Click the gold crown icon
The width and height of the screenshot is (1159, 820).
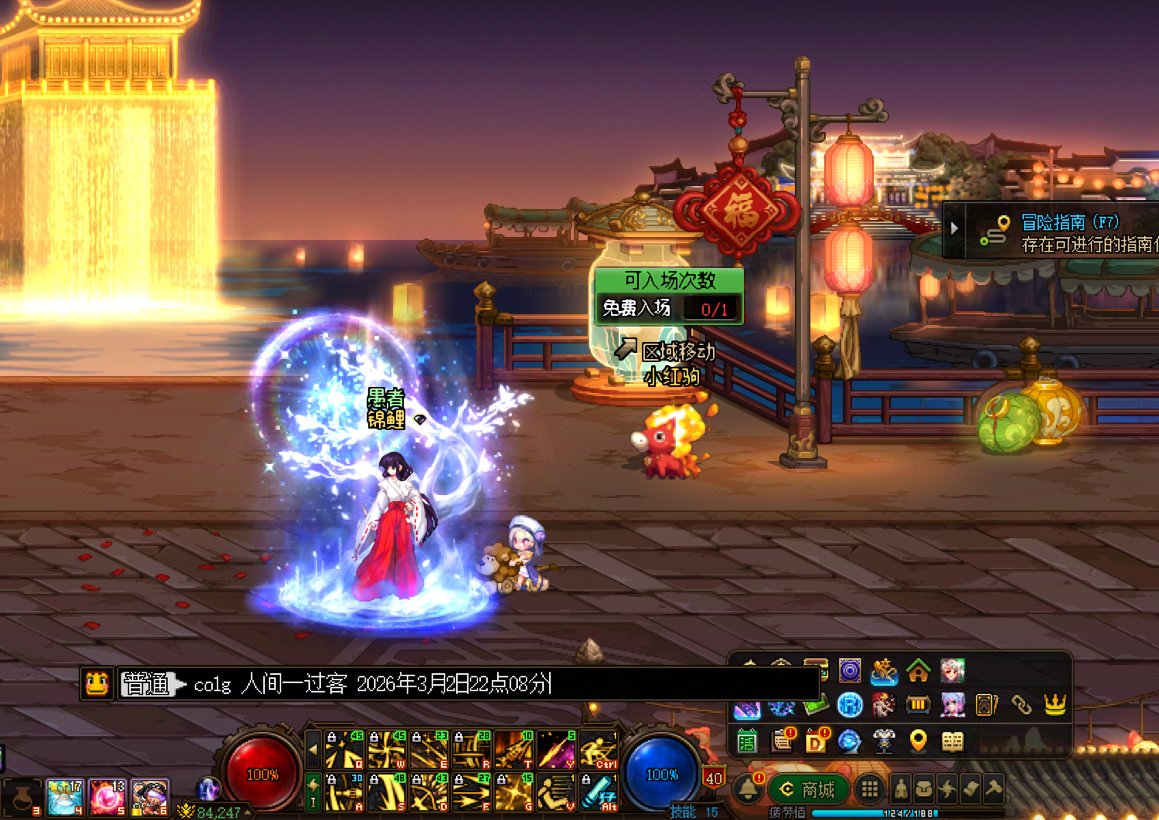click(x=1054, y=705)
